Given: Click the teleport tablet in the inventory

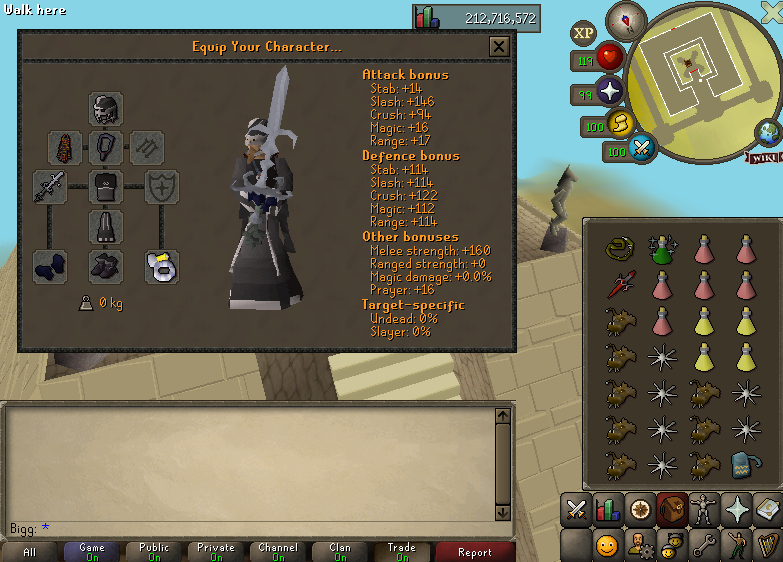Looking at the screenshot, I should tap(744, 465).
